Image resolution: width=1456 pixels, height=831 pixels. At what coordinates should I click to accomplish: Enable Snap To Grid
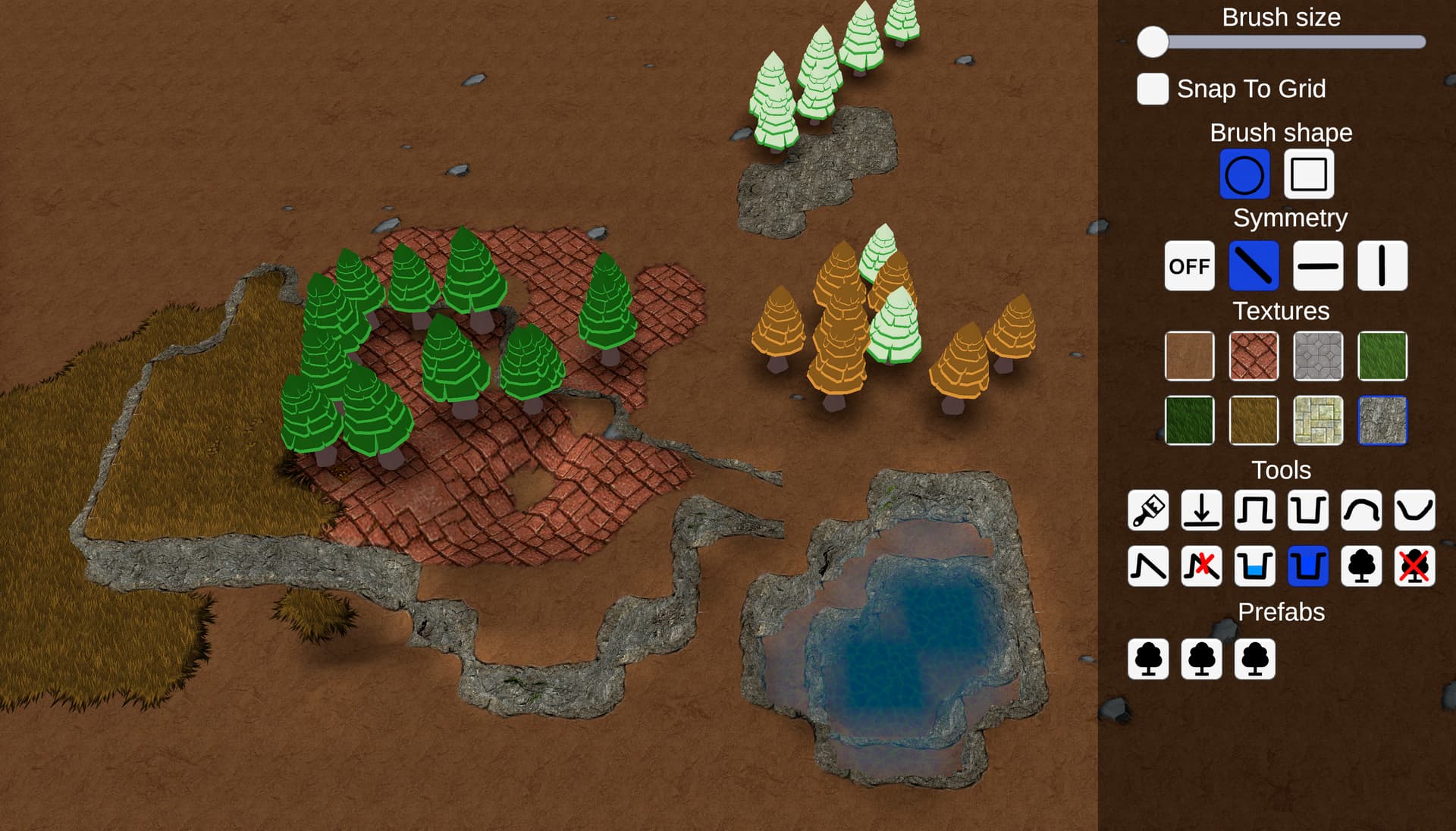pyautogui.click(x=1151, y=89)
